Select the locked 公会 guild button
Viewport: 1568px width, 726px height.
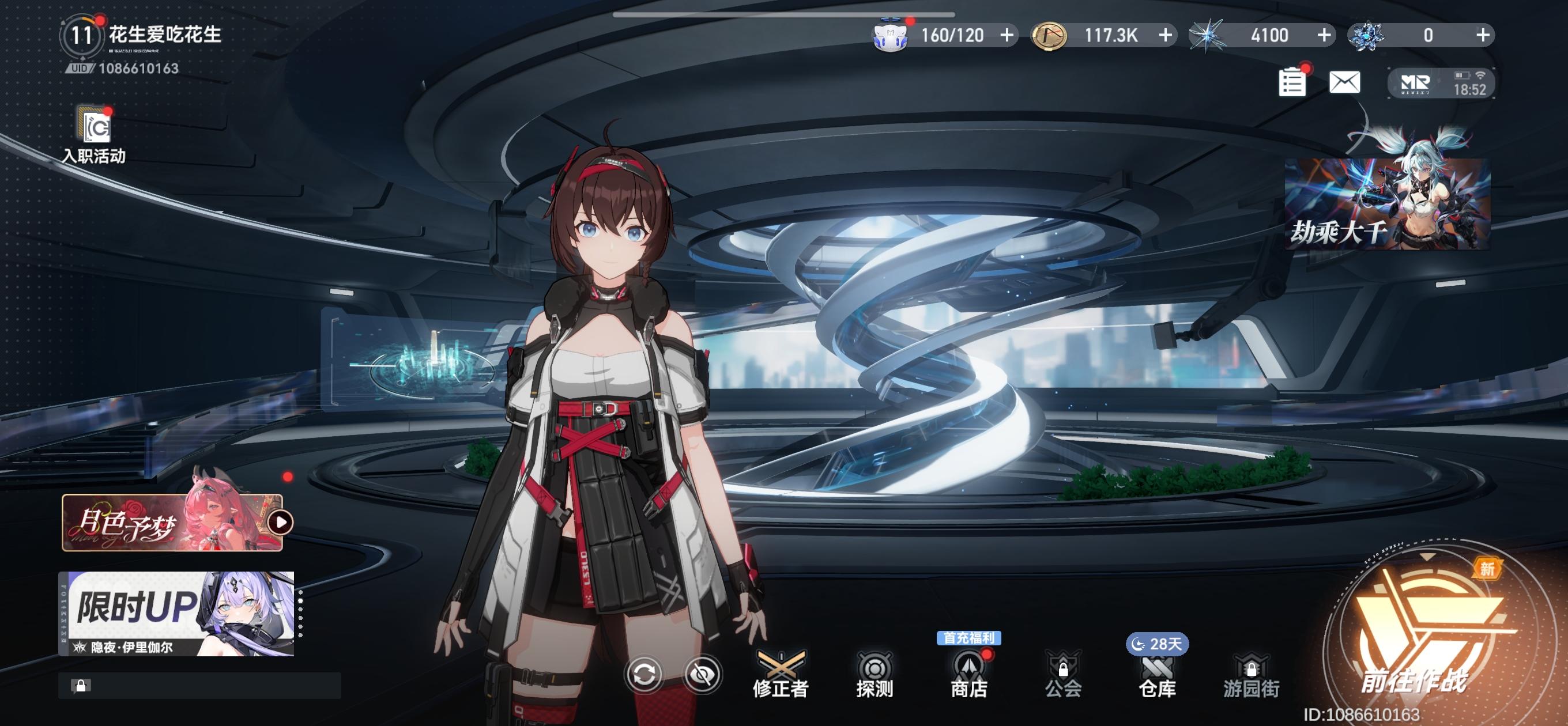[1063, 674]
